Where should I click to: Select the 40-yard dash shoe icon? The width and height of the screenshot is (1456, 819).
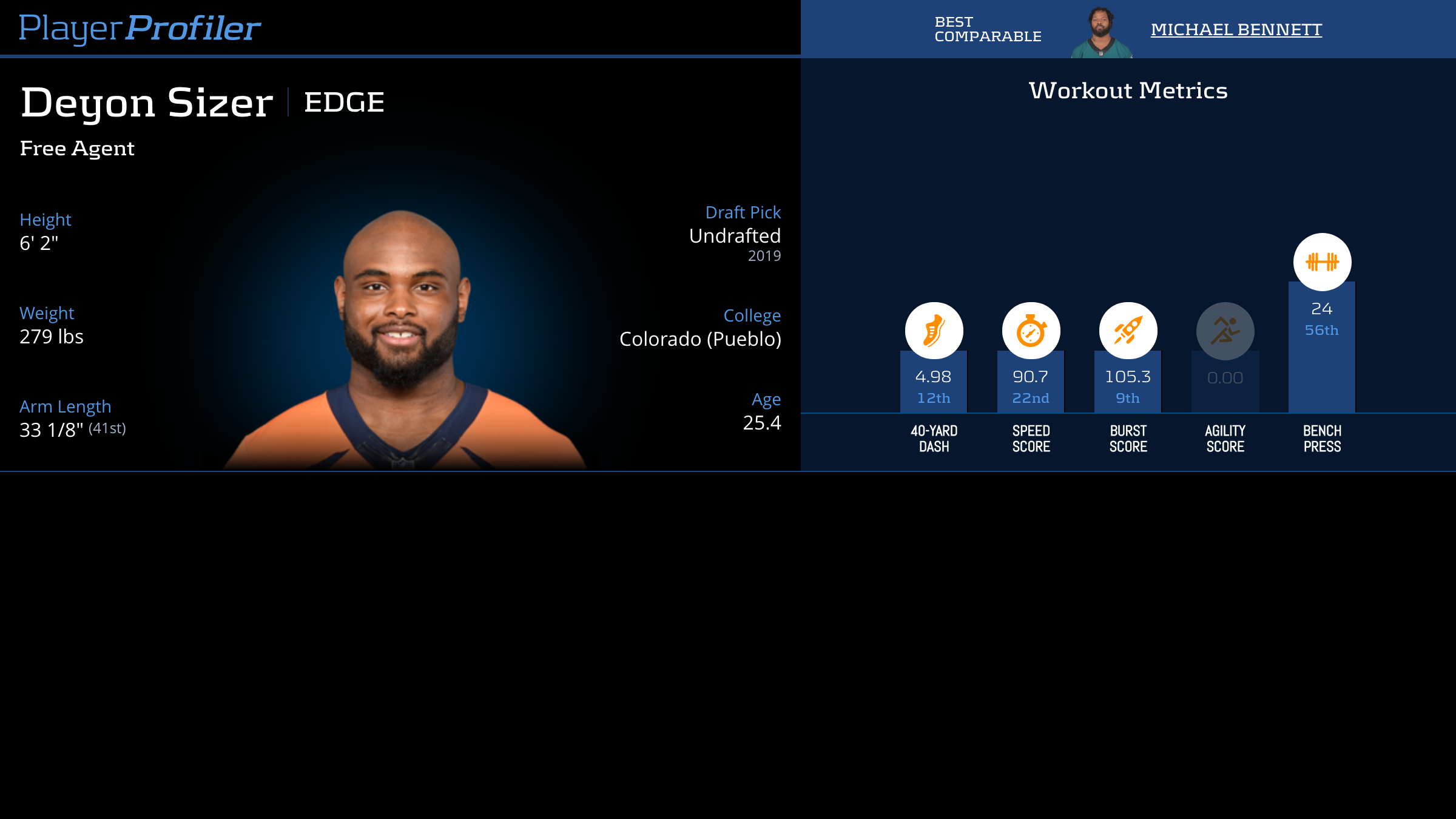tap(934, 331)
